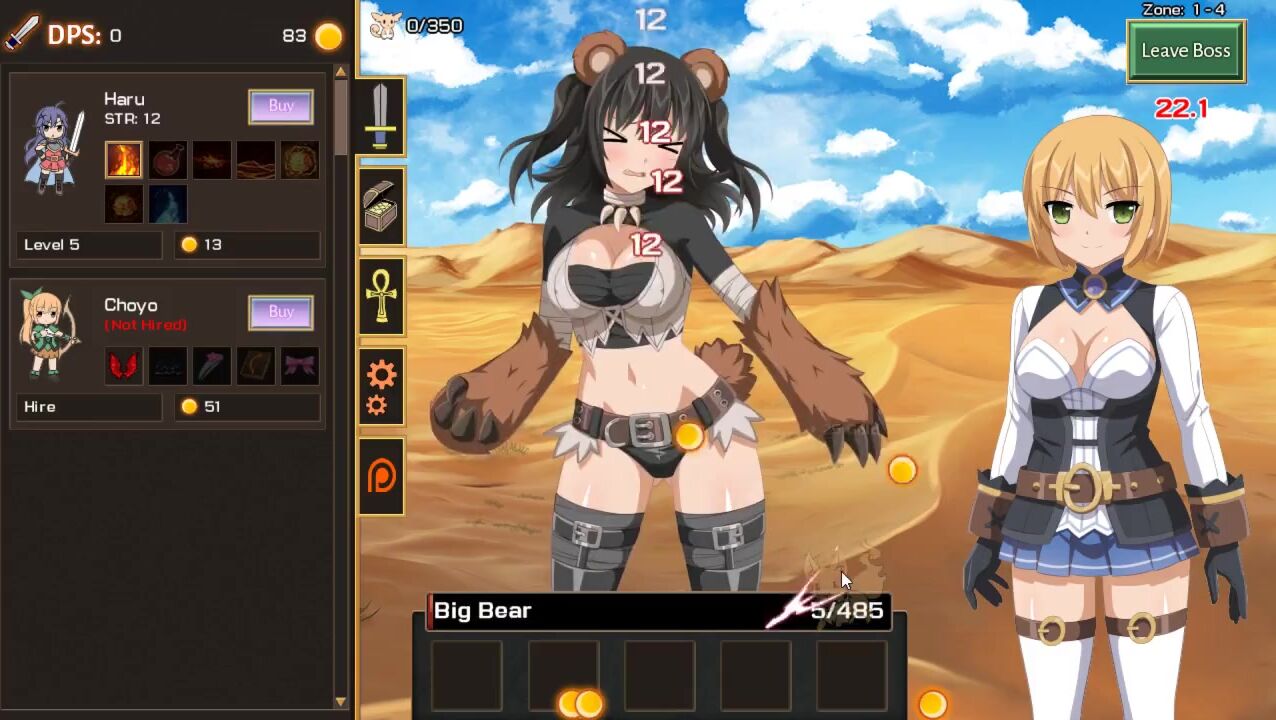Viewport: 1276px width, 720px height.
Task: Select Choyo's red wings skill icon
Action: coord(124,366)
